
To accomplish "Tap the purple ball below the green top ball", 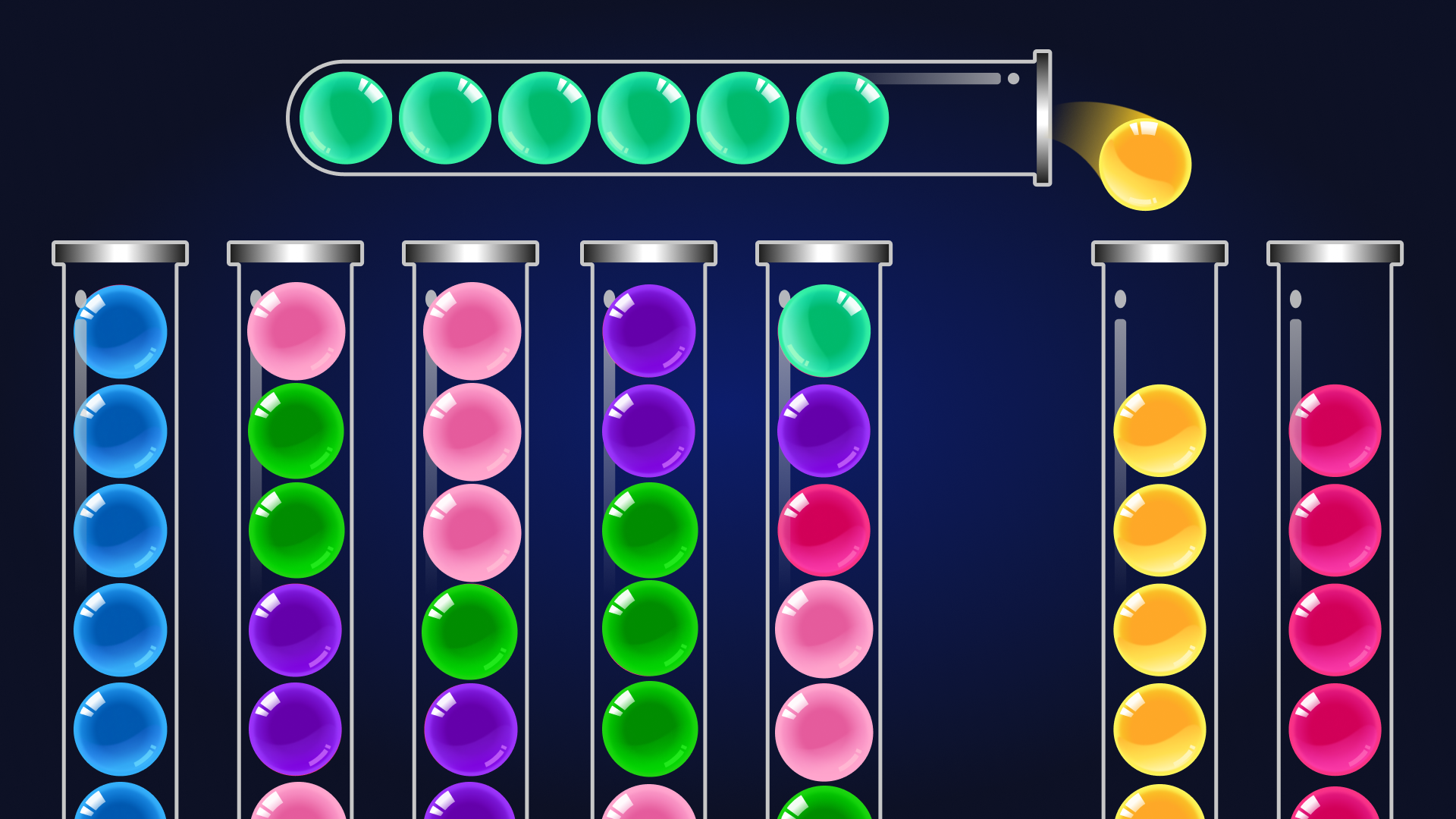I will tap(825, 428).
